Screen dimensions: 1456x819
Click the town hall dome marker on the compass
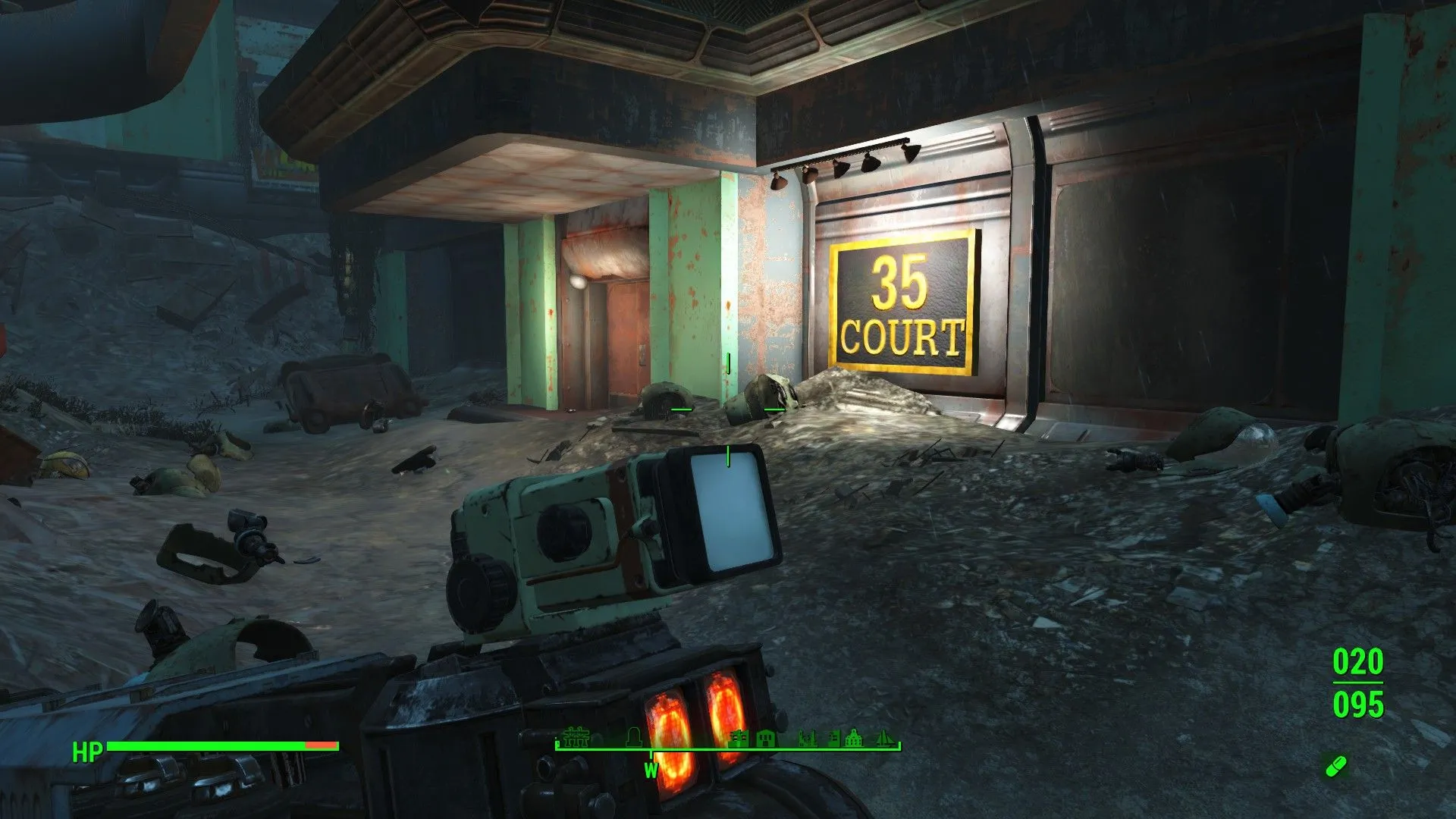[x=855, y=739]
